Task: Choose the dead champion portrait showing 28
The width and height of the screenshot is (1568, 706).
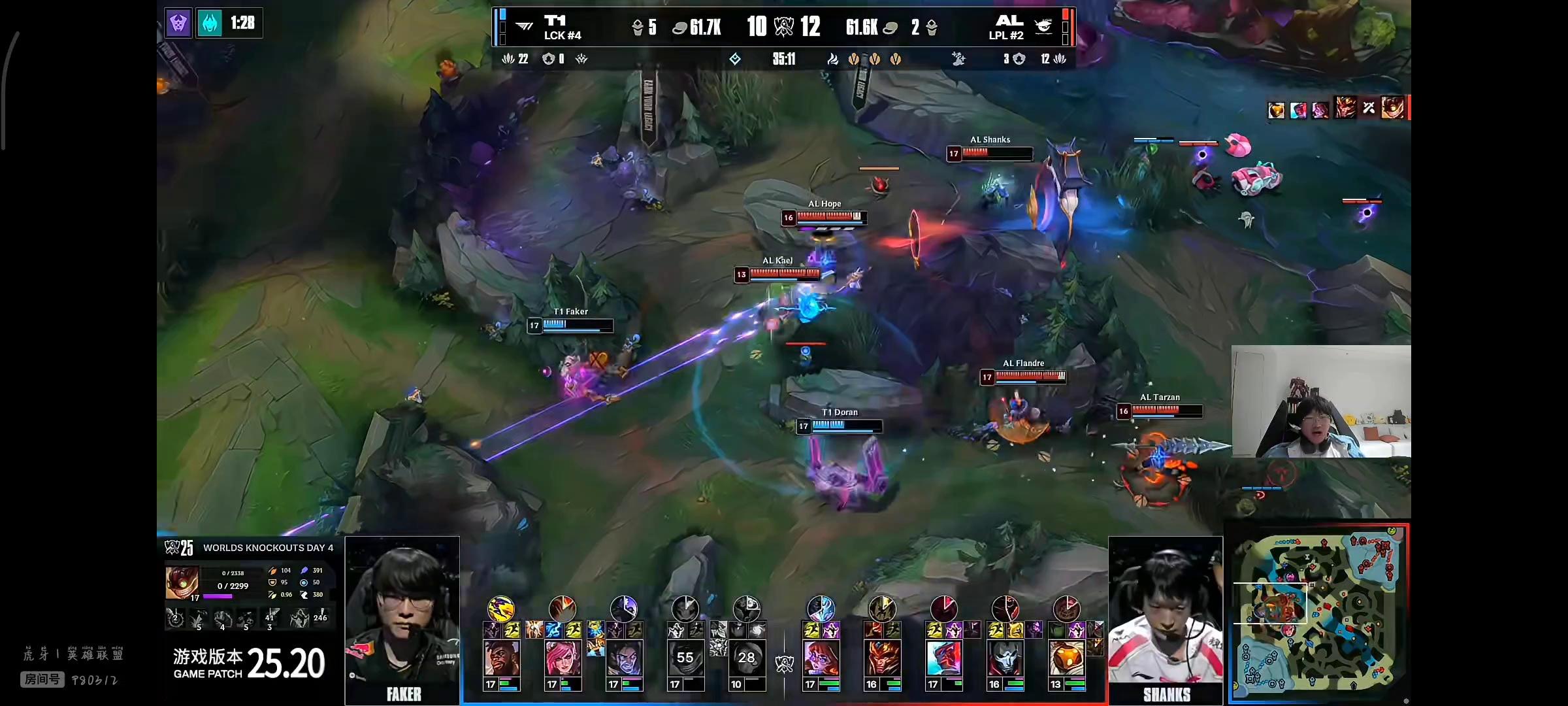Action: (x=746, y=658)
